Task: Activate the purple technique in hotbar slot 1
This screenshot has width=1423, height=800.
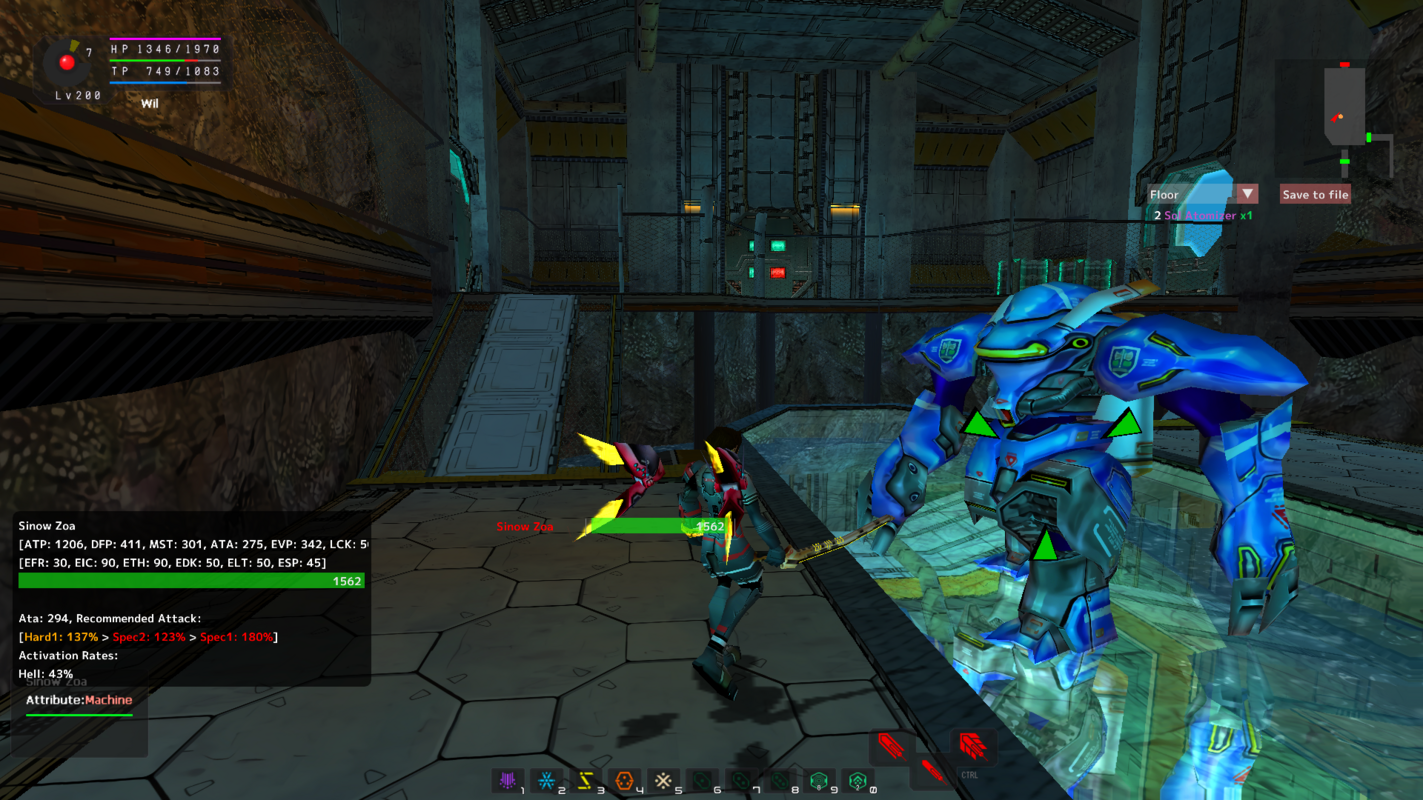Action: click(508, 780)
